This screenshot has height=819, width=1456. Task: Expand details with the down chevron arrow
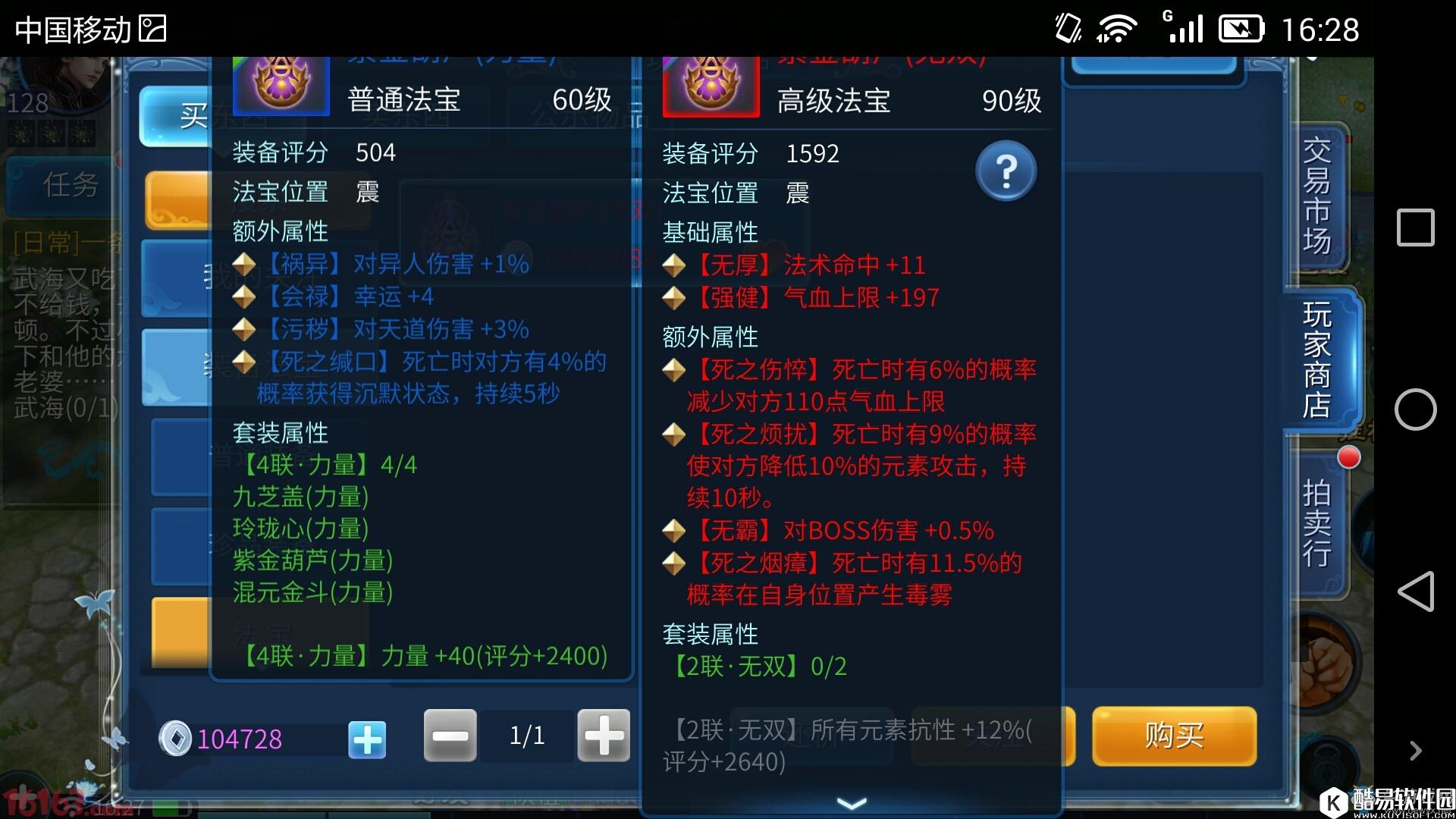tap(852, 802)
